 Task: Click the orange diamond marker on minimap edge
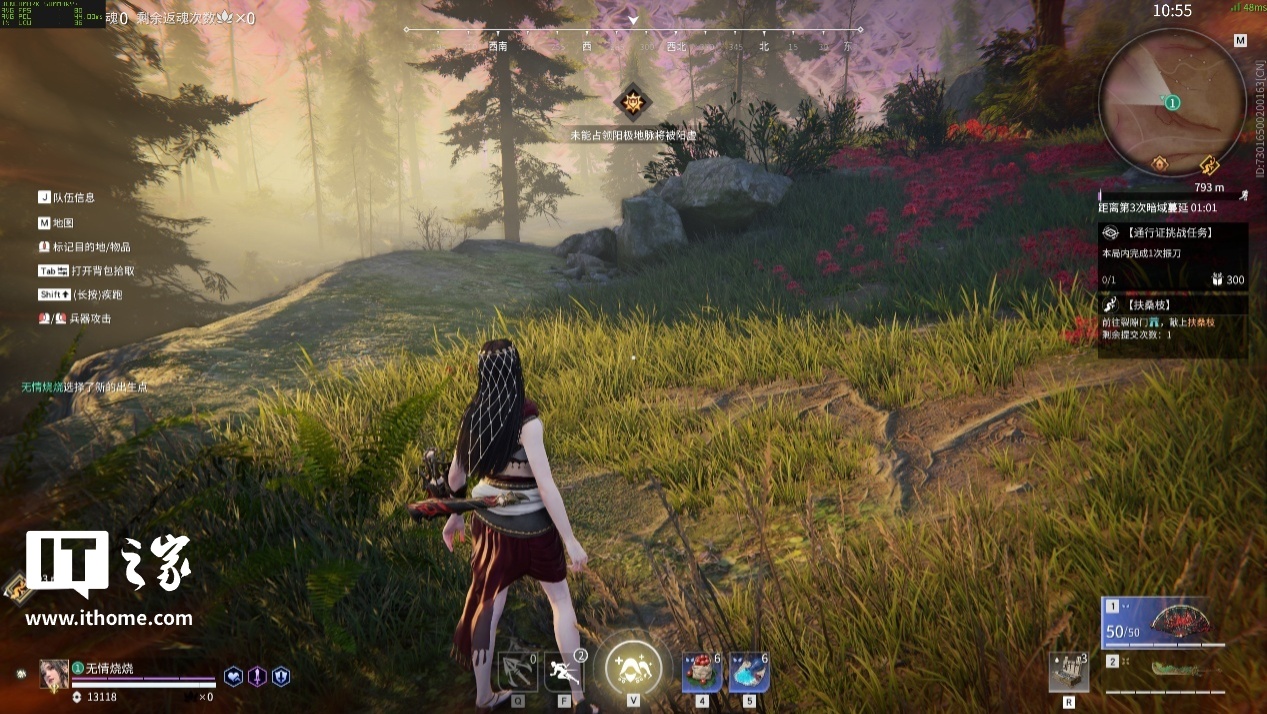click(1160, 162)
